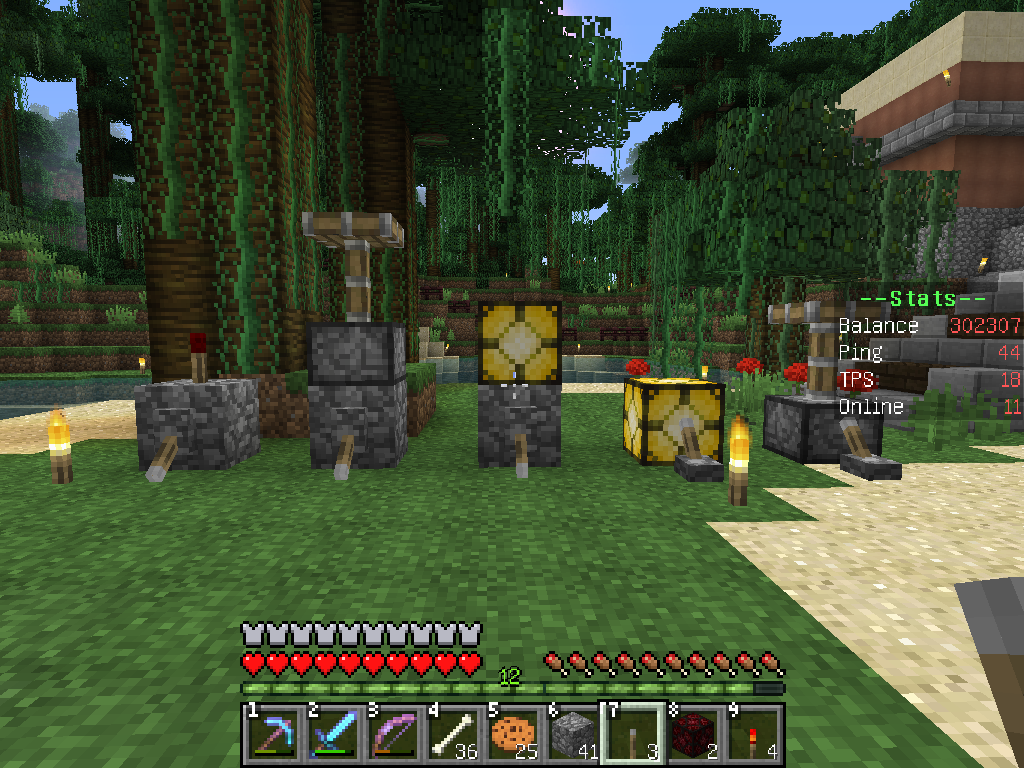Choose the redstone lamp block slot
The width and height of the screenshot is (1024, 768).
coord(693,735)
